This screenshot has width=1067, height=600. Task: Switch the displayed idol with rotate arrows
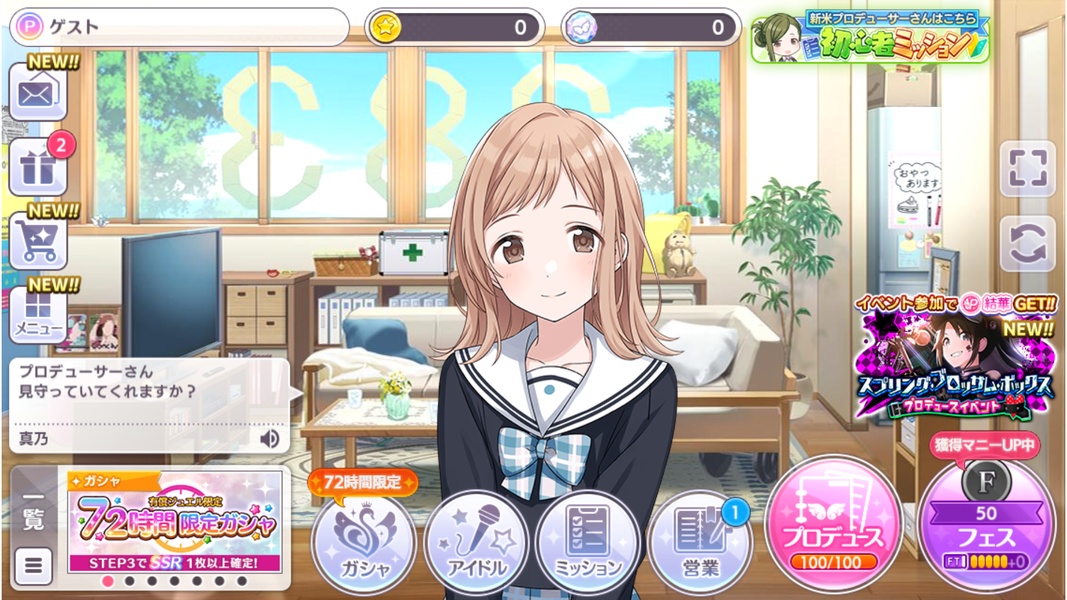pos(1027,243)
